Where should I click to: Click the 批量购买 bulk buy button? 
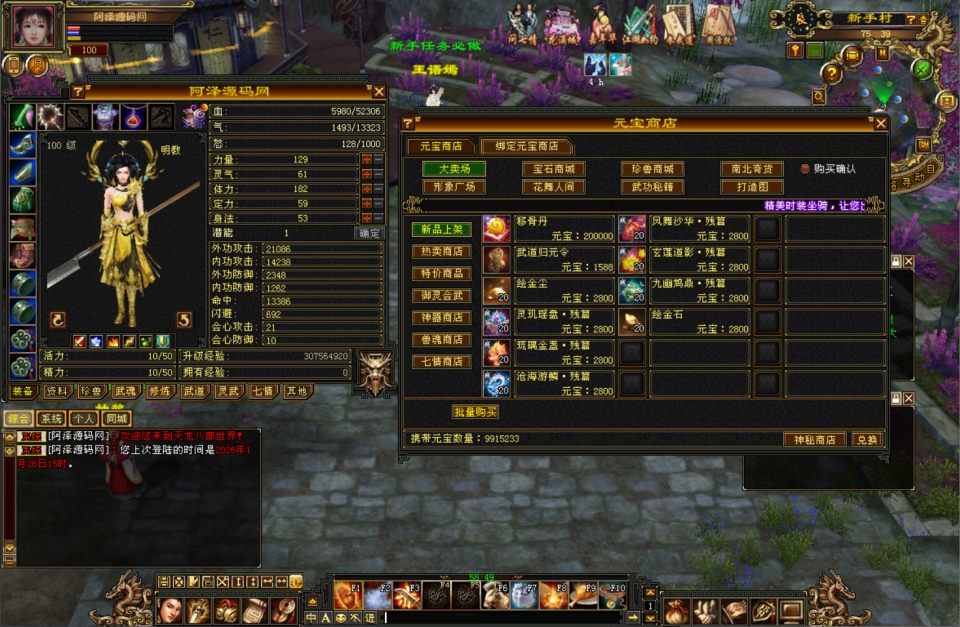pos(475,412)
